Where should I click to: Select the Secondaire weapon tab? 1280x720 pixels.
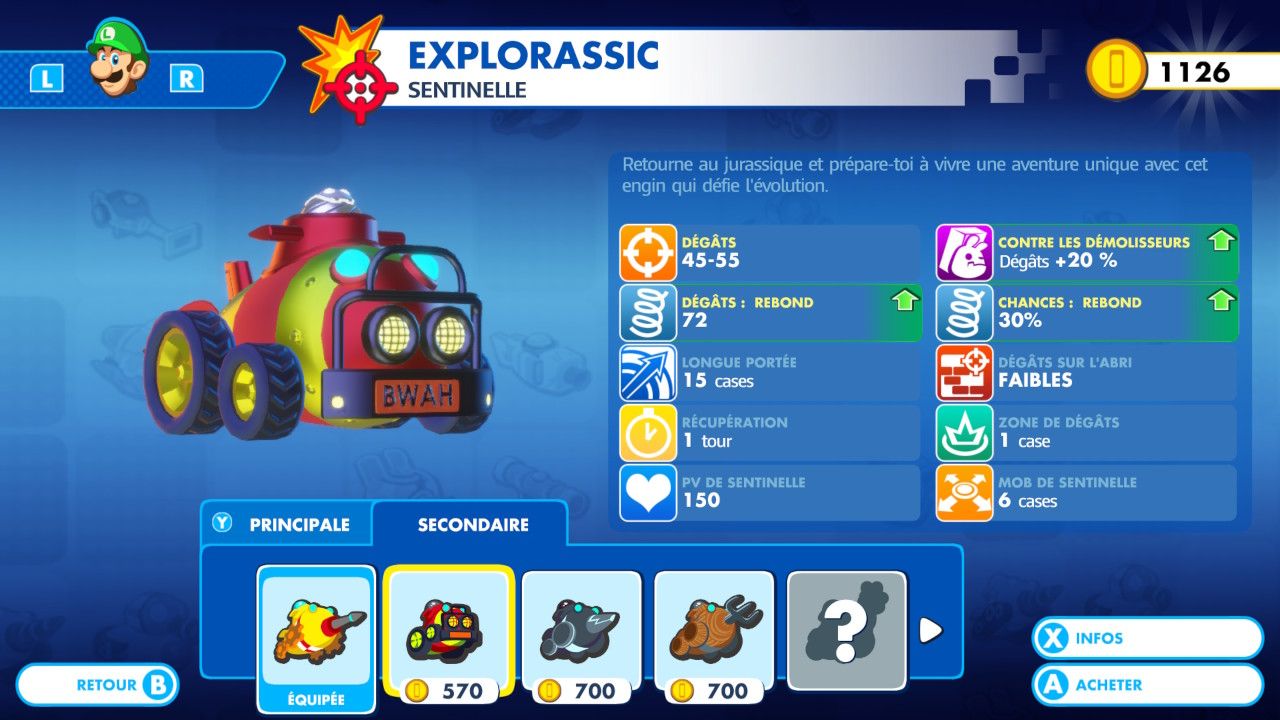[x=472, y=524]
